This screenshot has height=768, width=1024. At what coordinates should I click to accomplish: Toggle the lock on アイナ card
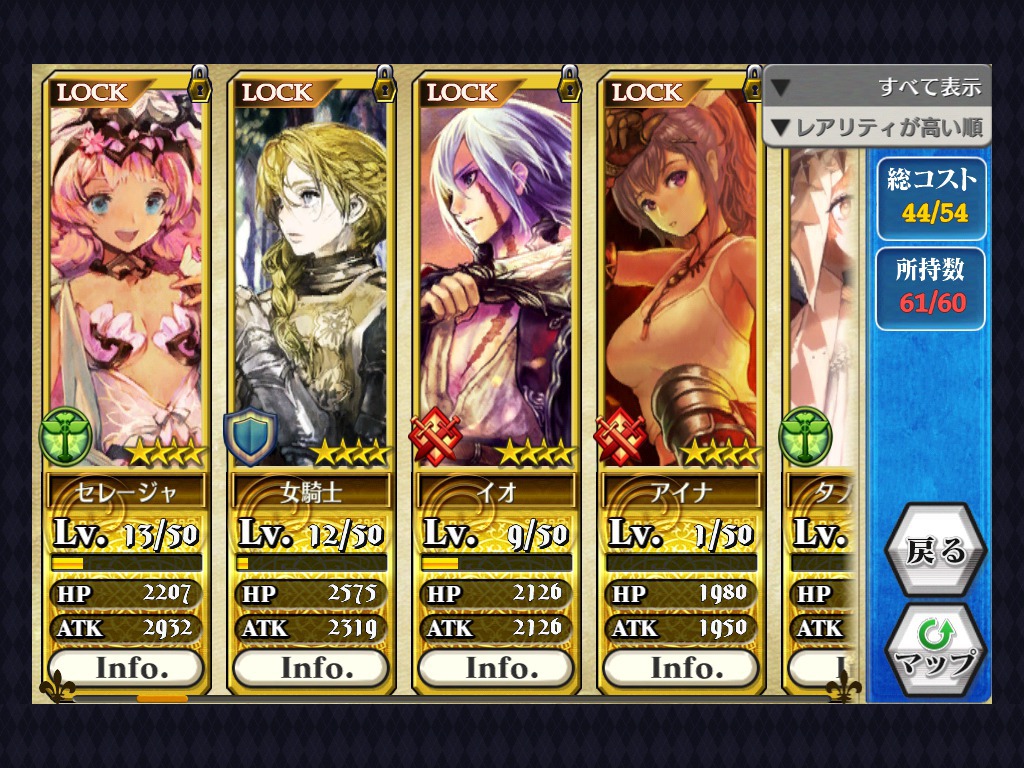coord(753,84)
